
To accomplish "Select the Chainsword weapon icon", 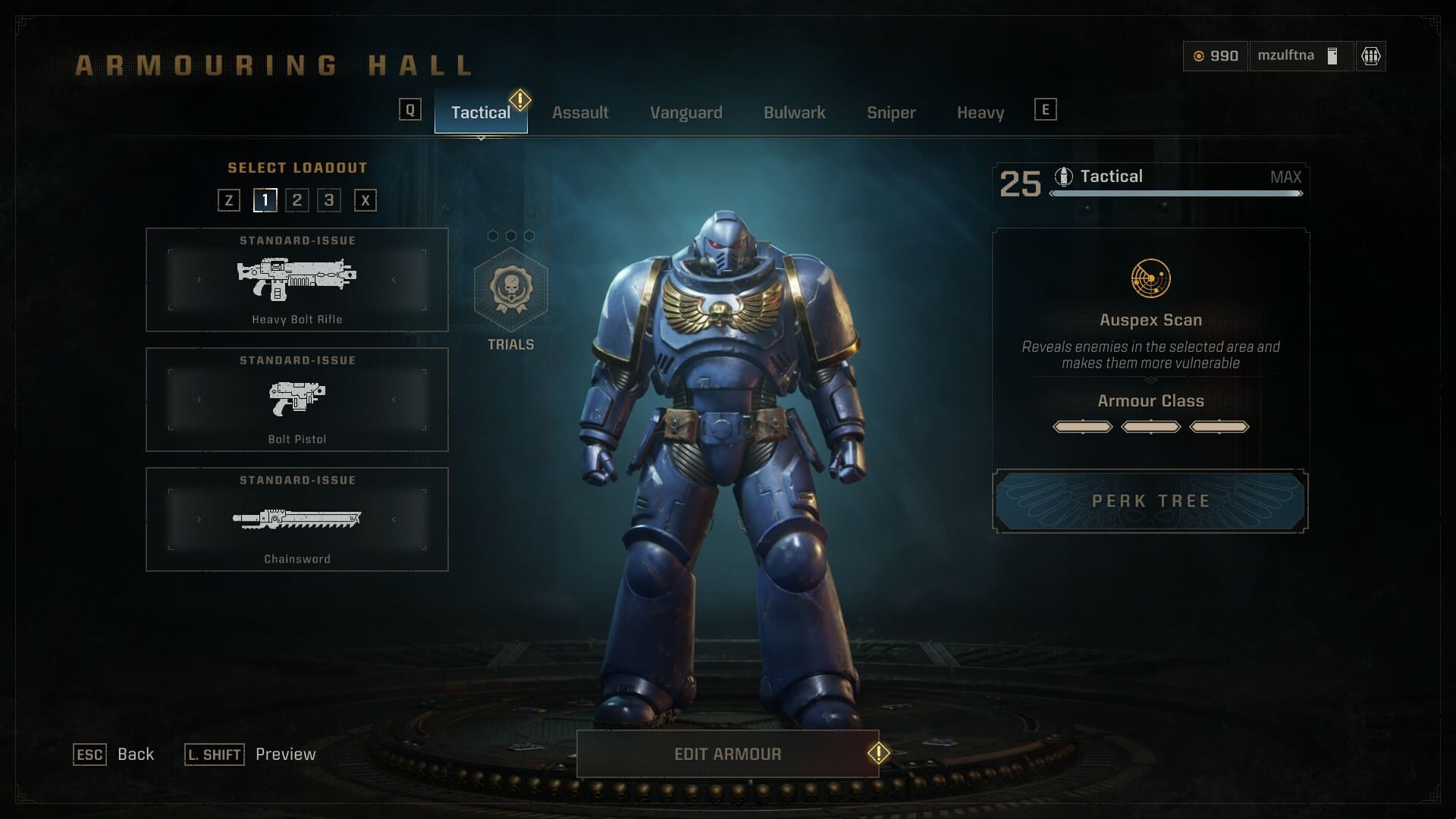I will [298, 519].
